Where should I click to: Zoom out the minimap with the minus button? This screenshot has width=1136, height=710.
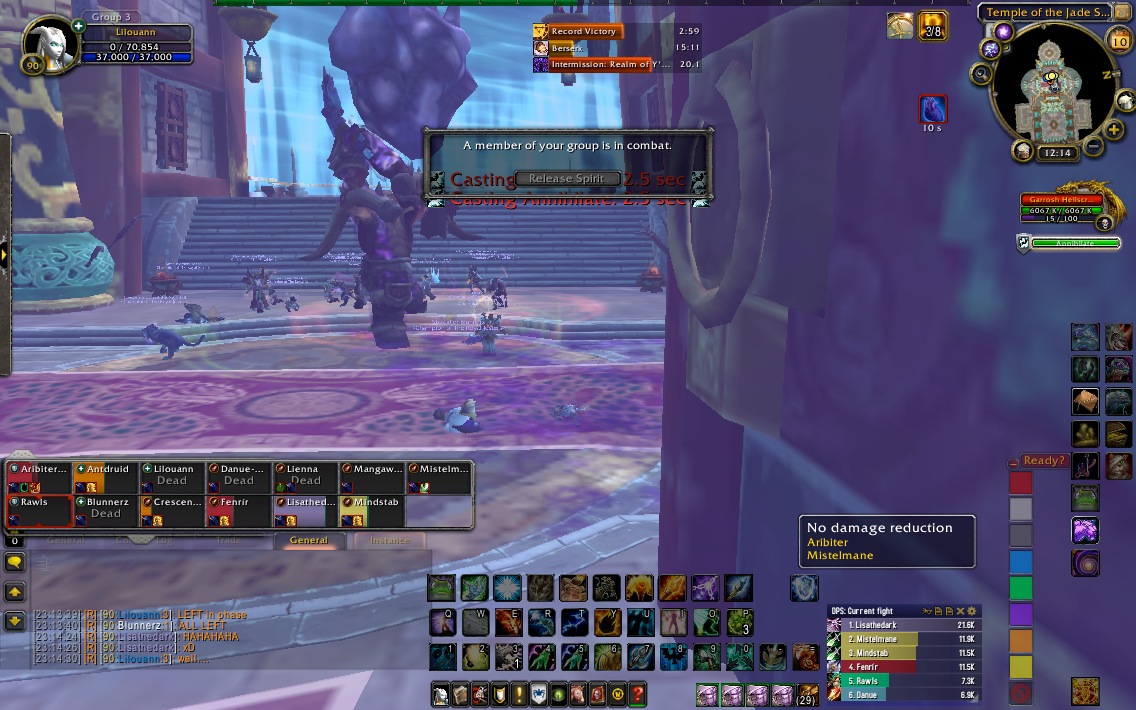1092,147
